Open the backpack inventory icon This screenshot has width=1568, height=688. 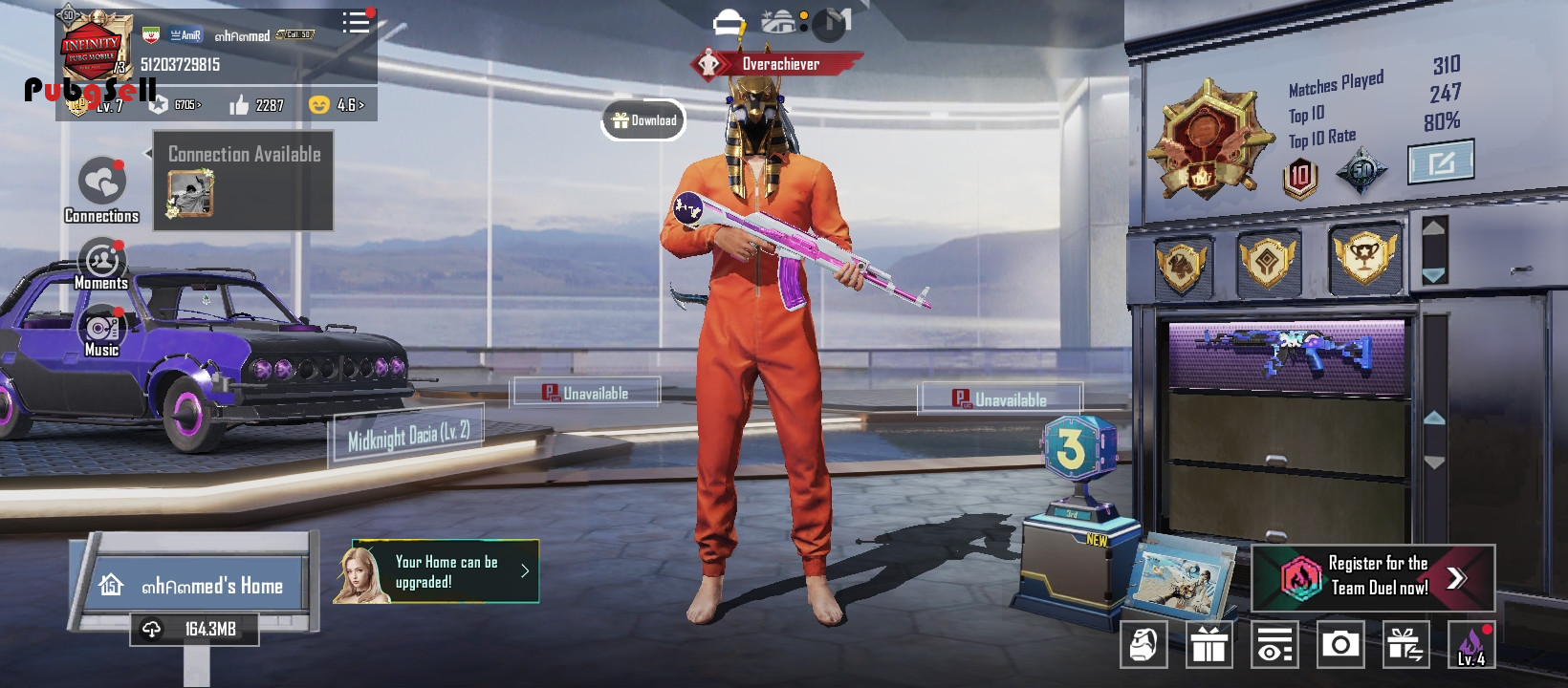point(1143,645)
